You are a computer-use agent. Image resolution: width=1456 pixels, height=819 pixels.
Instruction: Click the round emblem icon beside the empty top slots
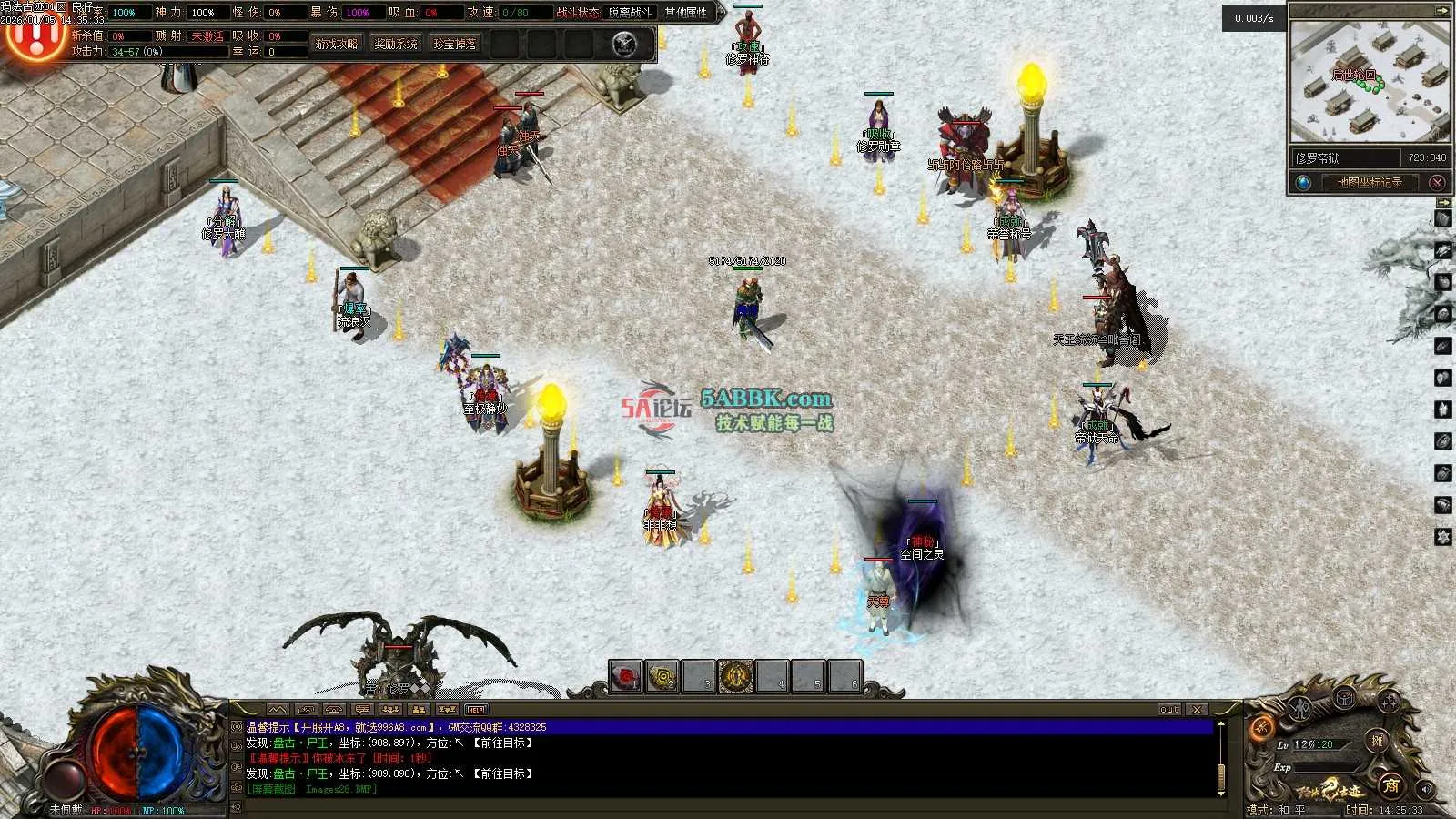624,44
